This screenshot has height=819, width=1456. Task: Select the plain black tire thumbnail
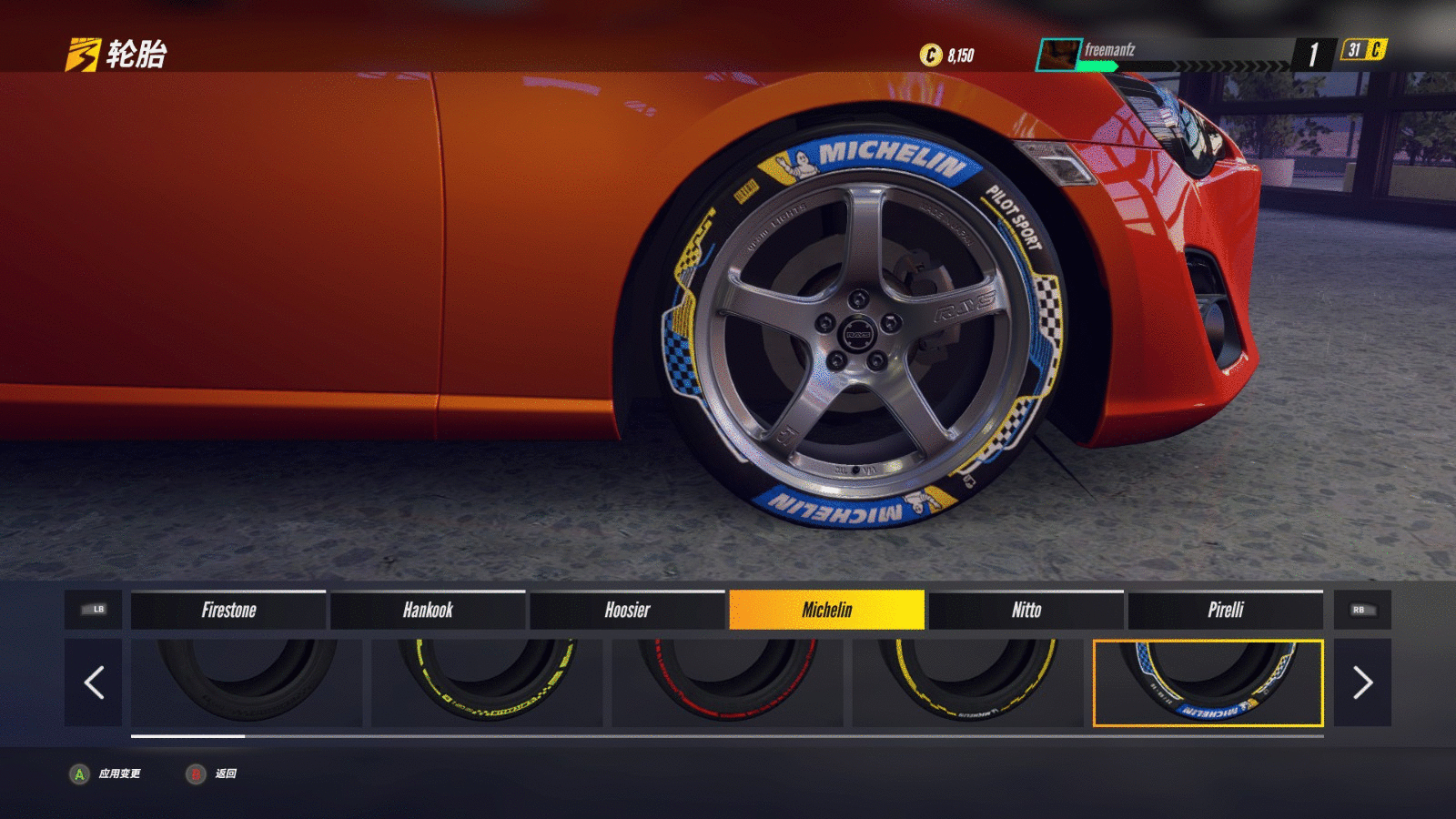coord(247,682)
